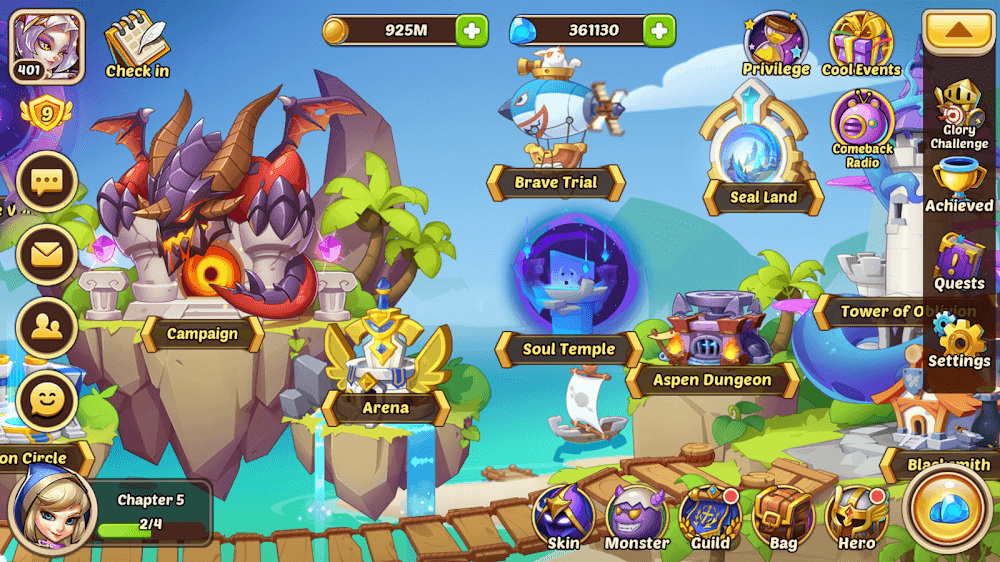Open the Bag inventory
Image resolution: width=1000 pixels, height=562 pixels.
(783, 517)
